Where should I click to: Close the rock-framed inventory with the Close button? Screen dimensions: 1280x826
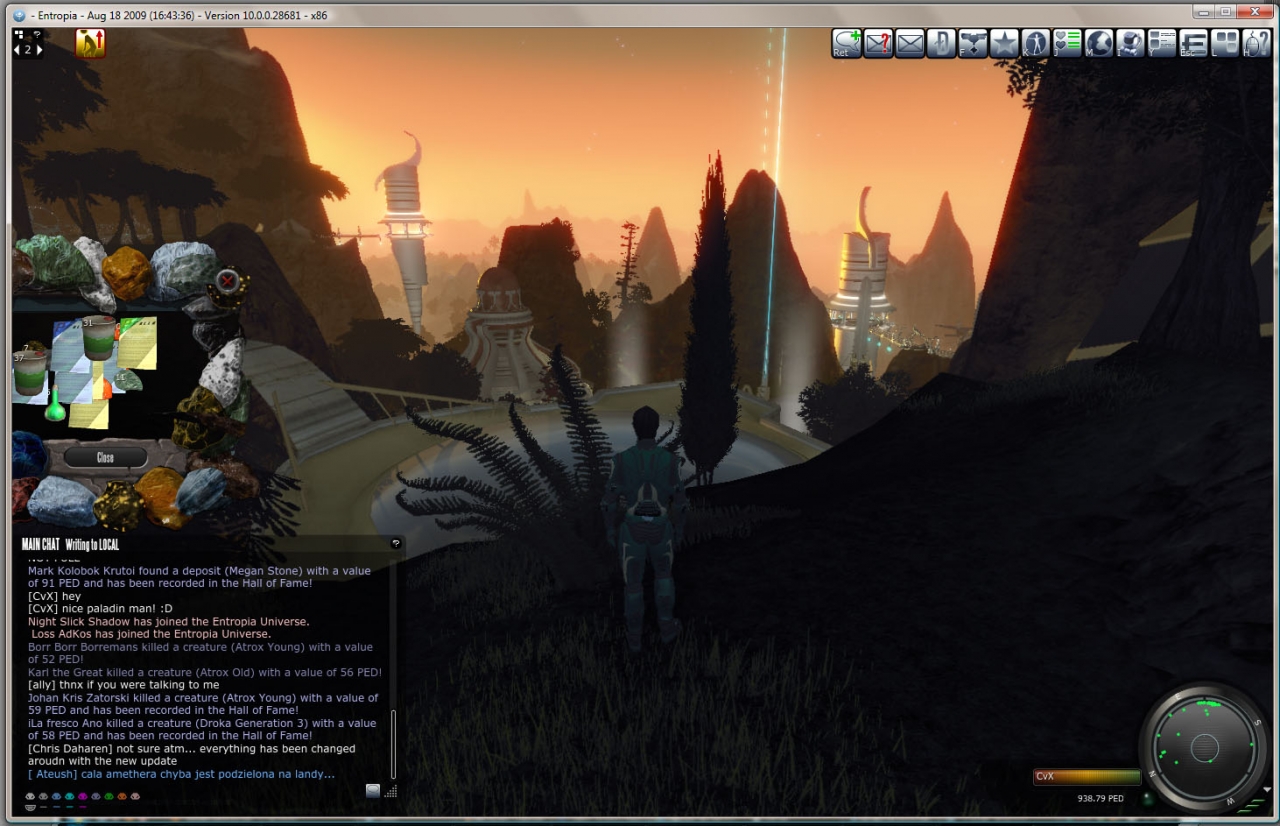pyautogui.click(x=105, y=458)
